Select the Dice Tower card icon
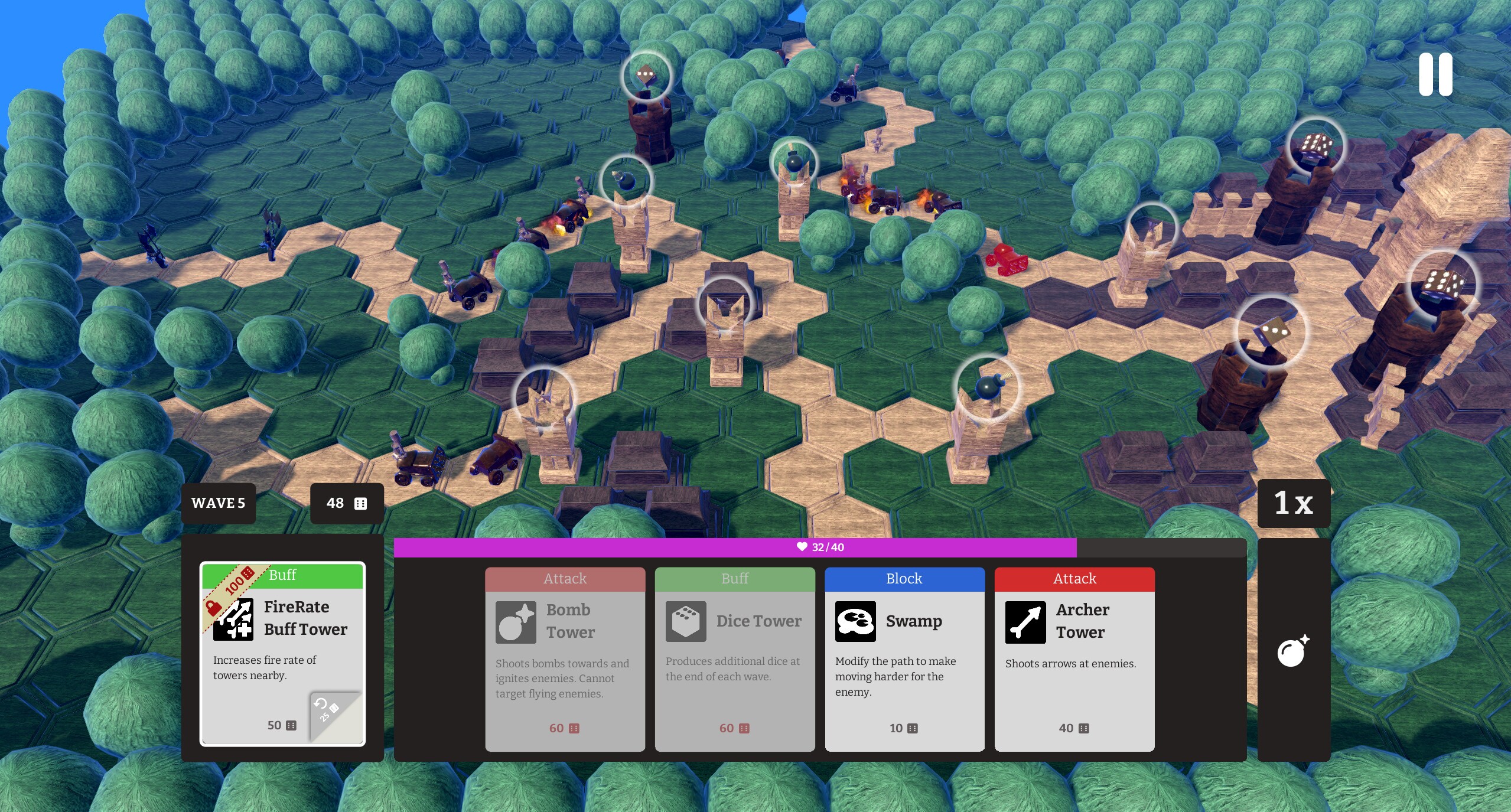Viewport: 1511px width, 812px height. click(x=685, y=621)
